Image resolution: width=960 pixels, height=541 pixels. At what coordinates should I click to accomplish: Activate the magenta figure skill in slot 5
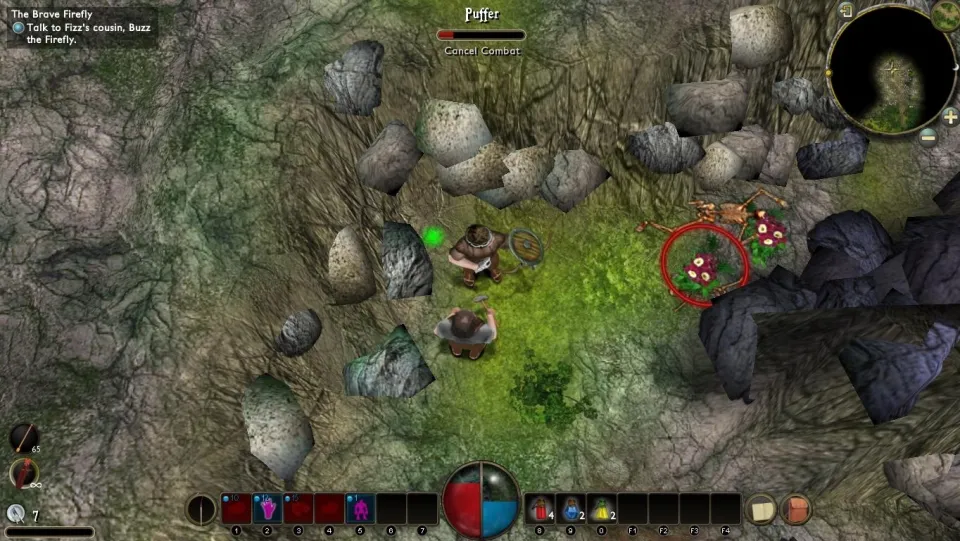(360, 509)
